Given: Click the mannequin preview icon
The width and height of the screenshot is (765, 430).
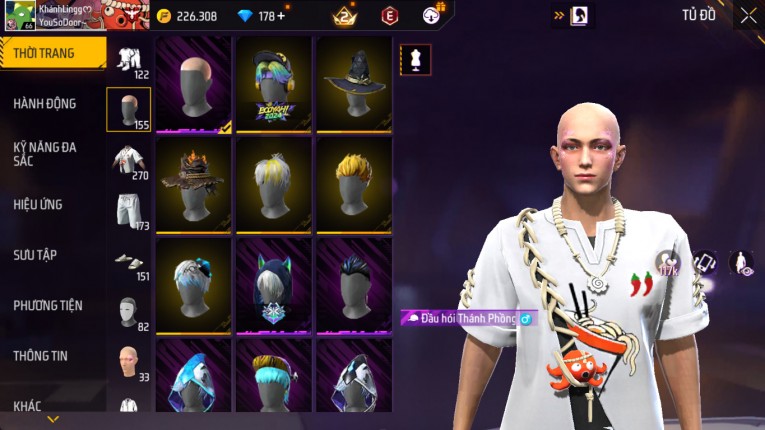Looking at the screenshot, I should [x=415, y=59].
